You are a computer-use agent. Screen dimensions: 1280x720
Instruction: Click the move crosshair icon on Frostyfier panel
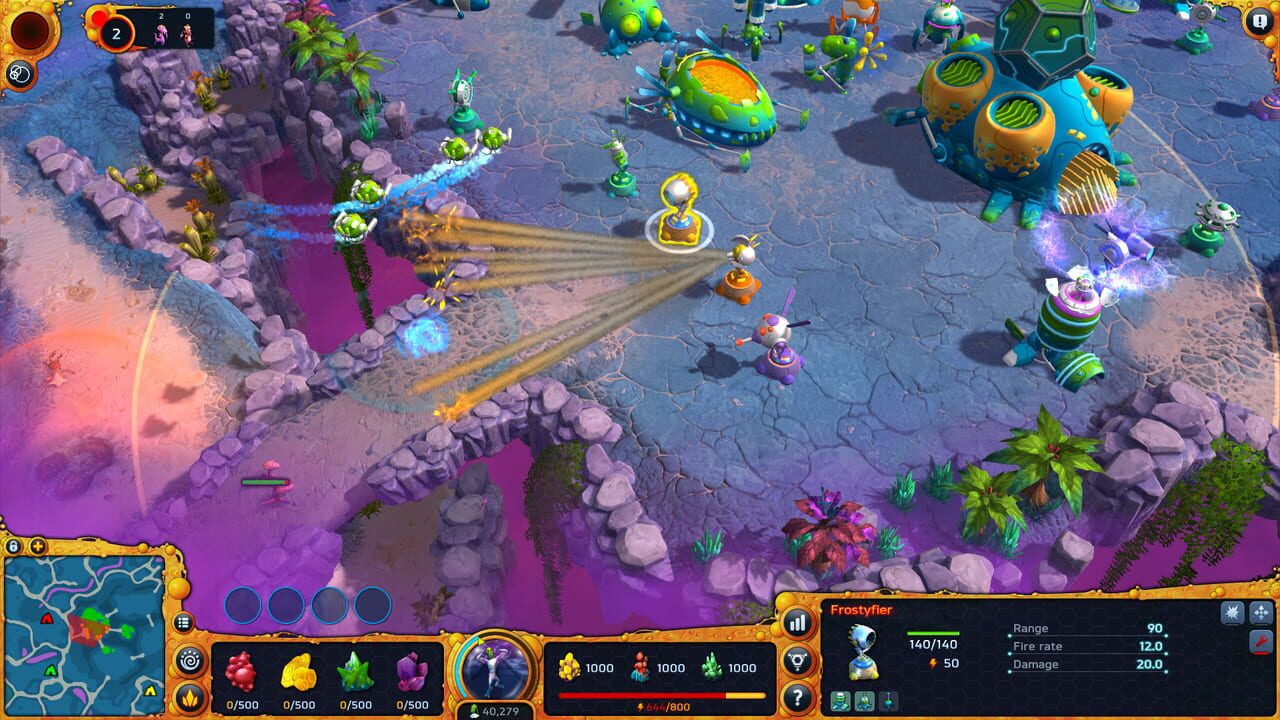[x=1263, y=612]
